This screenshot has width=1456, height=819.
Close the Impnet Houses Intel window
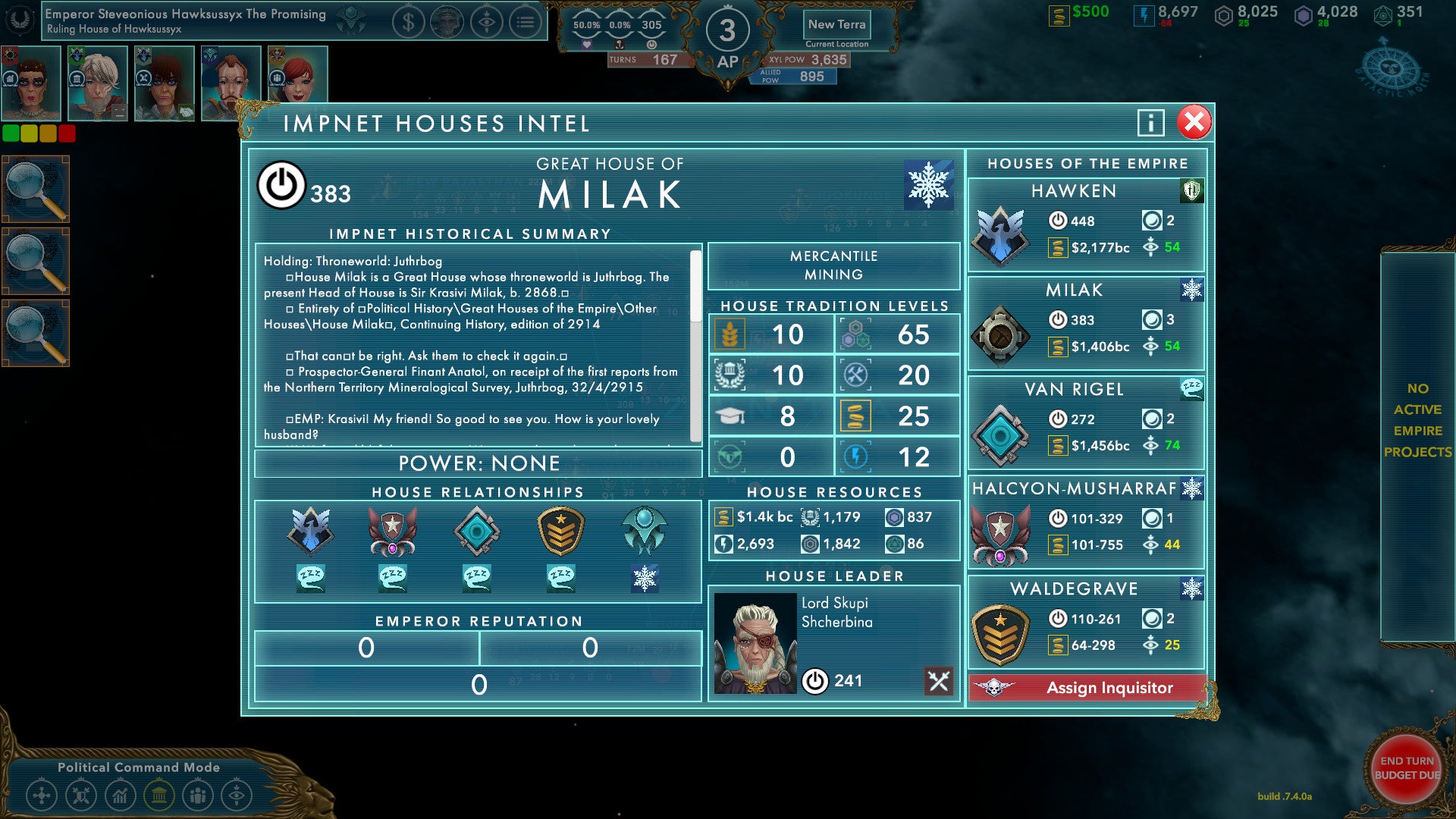click(x=1194, y=122)
